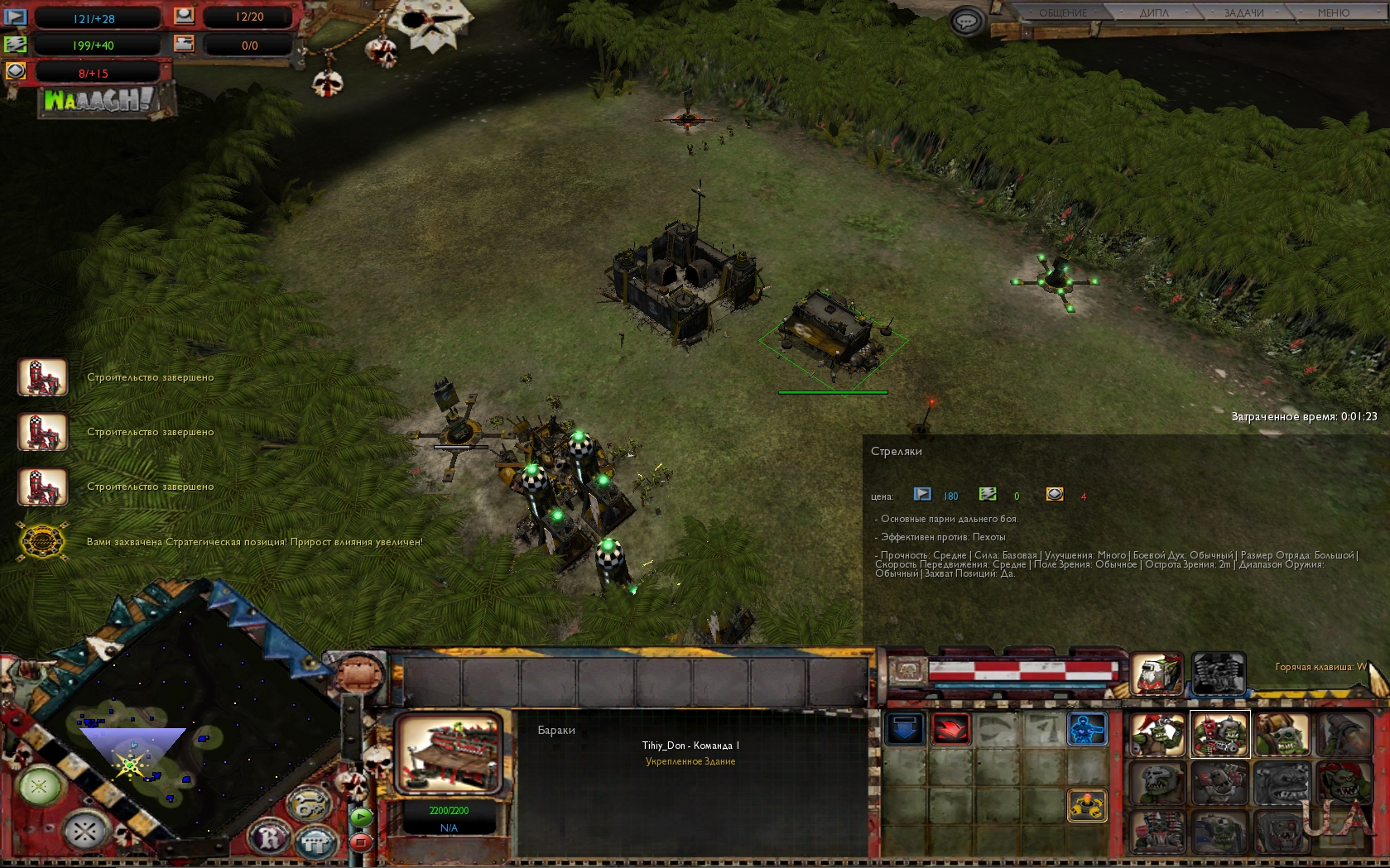
Task: Click the round R button
Action: click(271, 839)
